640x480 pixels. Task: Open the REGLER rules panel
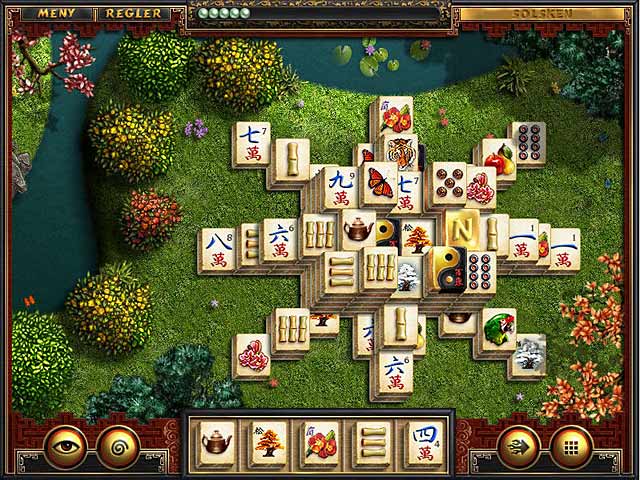133,14
